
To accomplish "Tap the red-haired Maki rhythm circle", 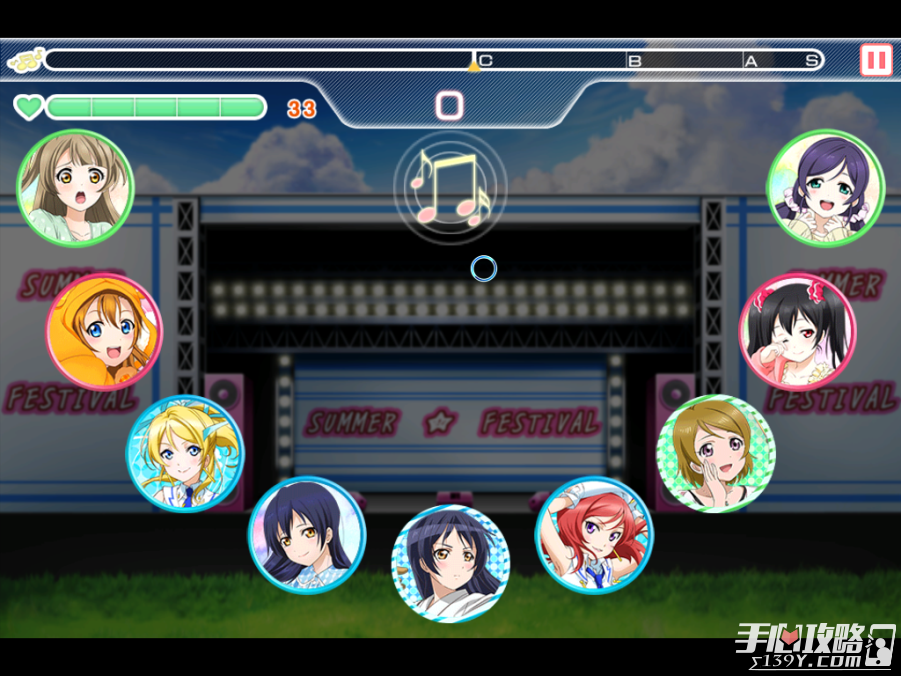I will (x=594, y=534).
